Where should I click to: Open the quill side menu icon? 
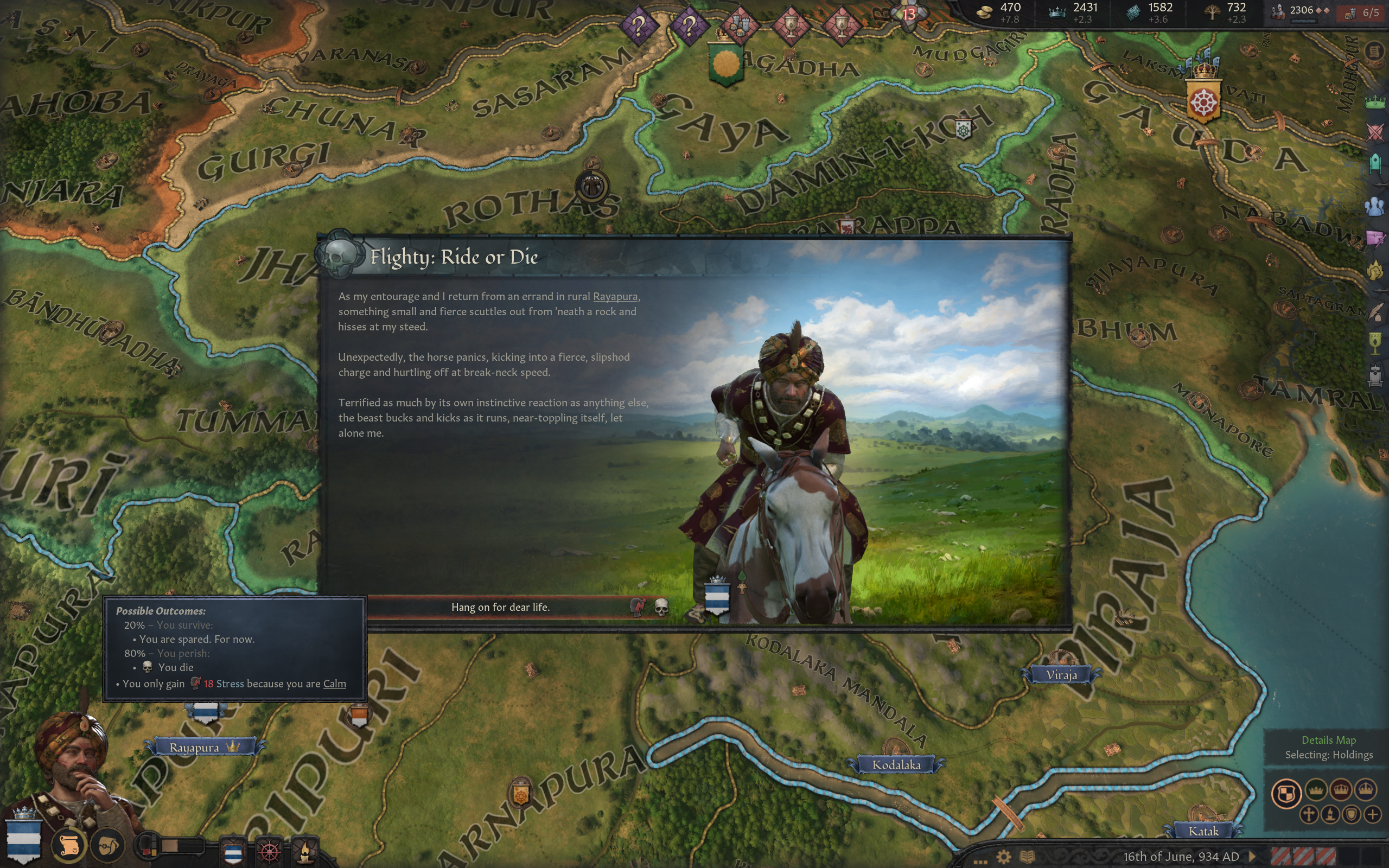[x=1375, y=313]
